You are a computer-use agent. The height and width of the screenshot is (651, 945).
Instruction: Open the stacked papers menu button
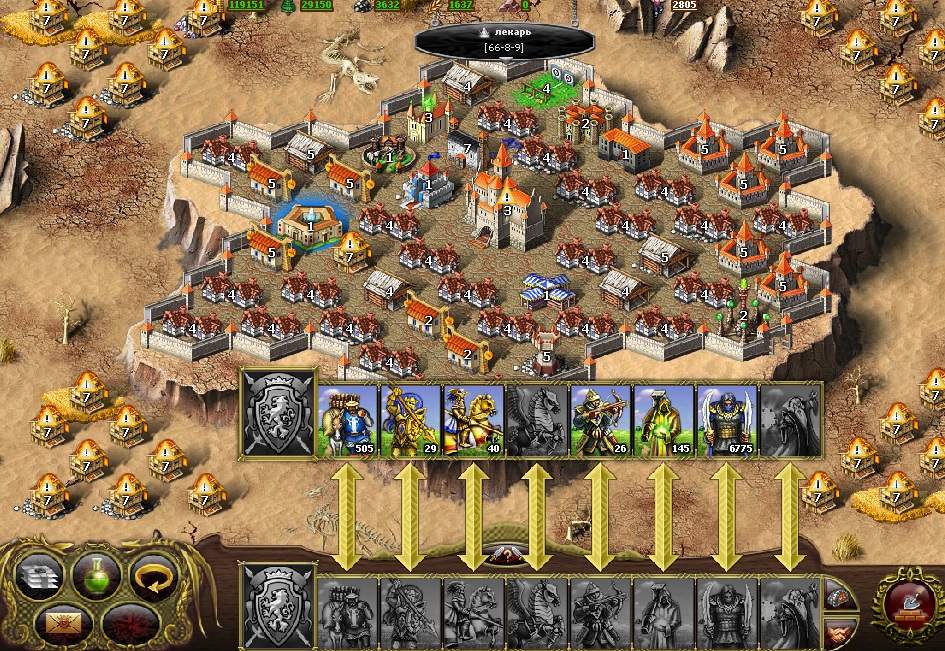pyautogui.click(x=40, y=577)
